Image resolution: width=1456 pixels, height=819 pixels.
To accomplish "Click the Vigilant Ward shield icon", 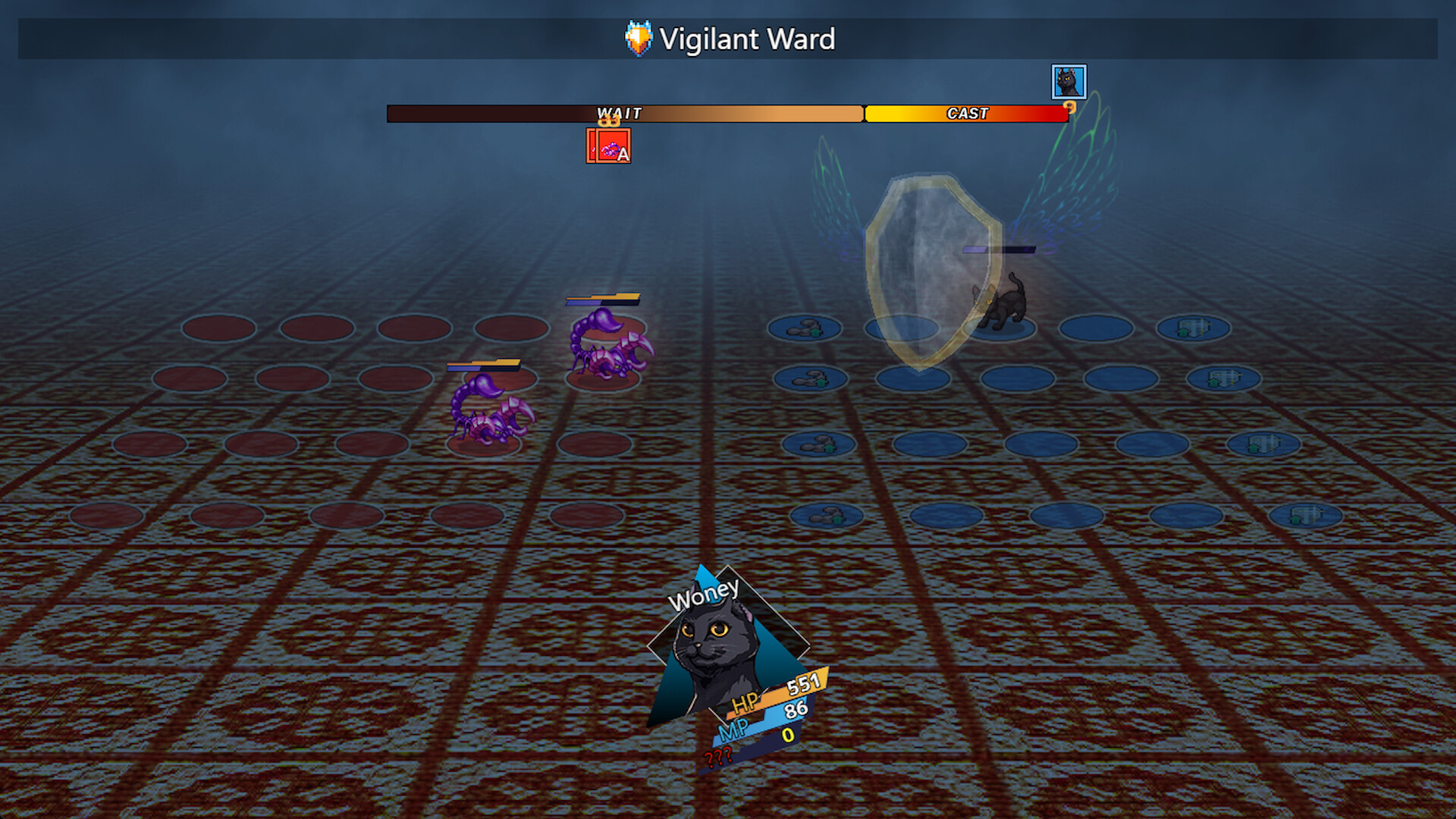I will point(637,39).
